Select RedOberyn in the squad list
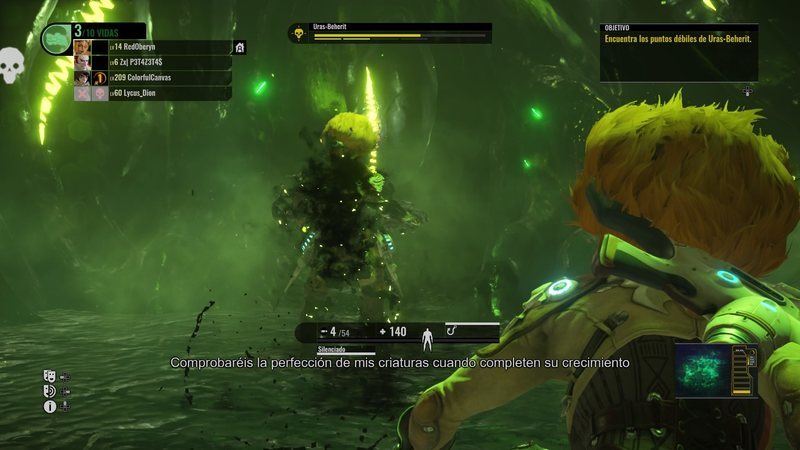Image resolution: width=800 pixels, height=450 pixels. click(150, 47)
